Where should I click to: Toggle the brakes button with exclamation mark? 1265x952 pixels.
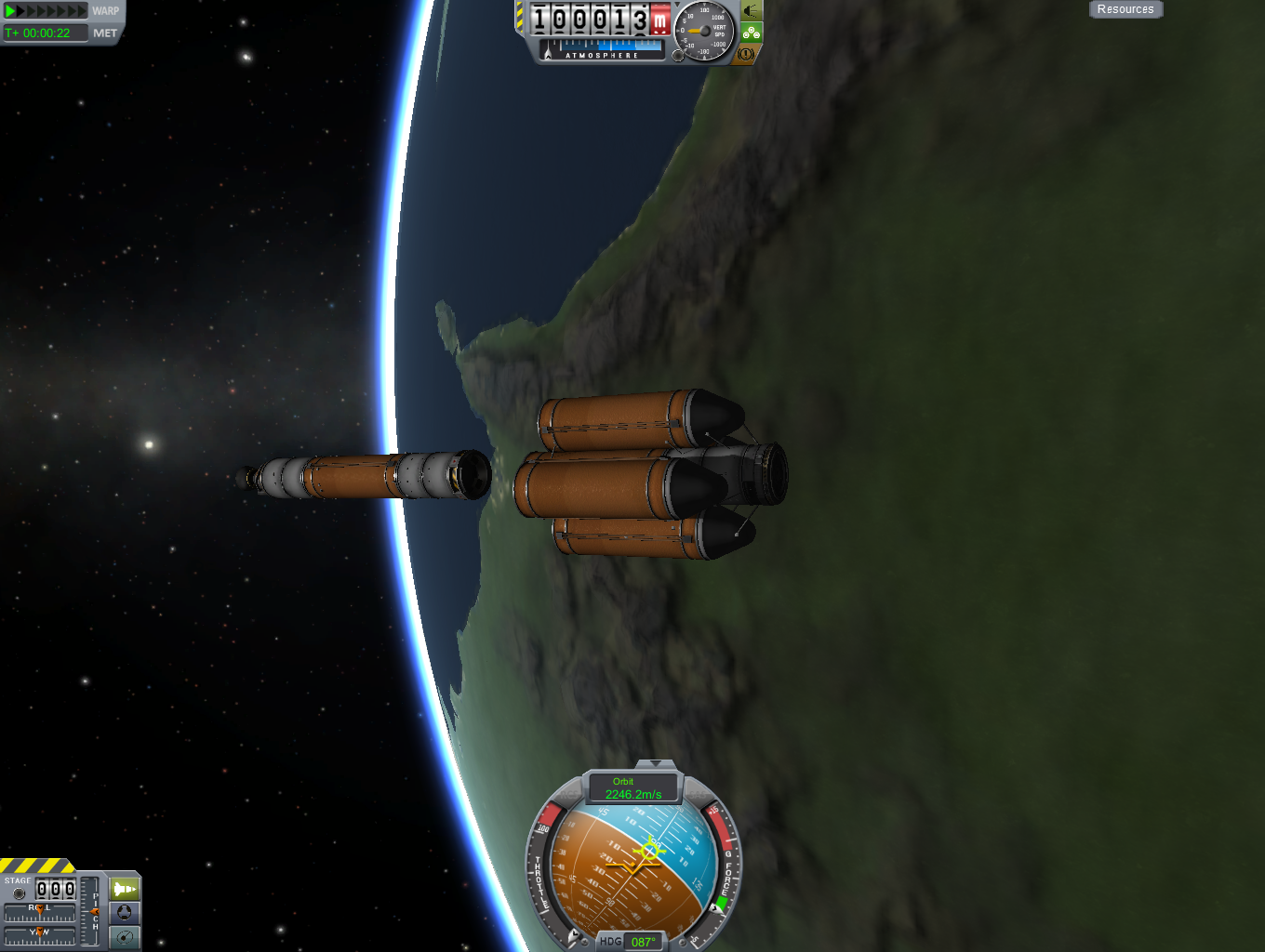746,55
